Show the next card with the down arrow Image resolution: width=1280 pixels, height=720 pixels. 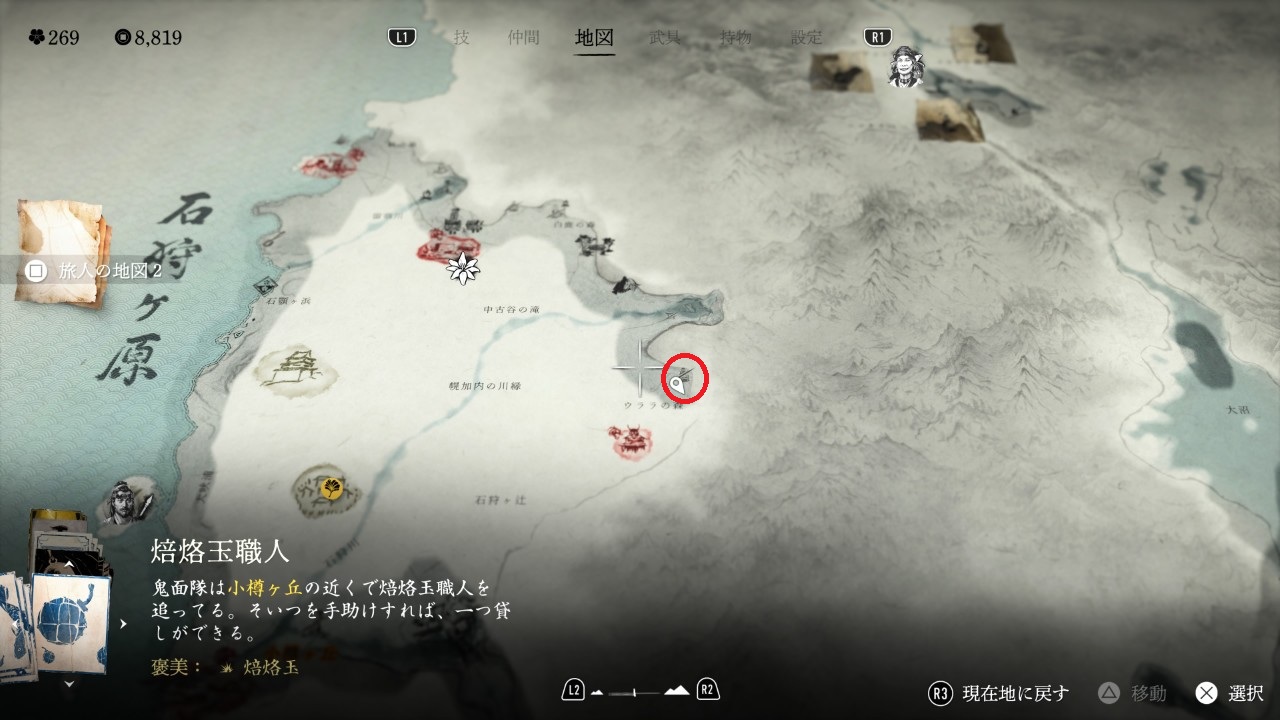(x=69, y=684)
